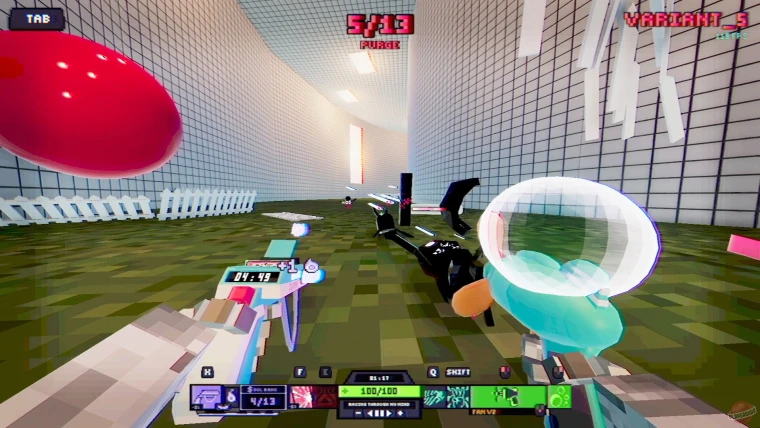This screenshot has width=760, height=428.
Task: Pause the music track
Action: (379, 412)
